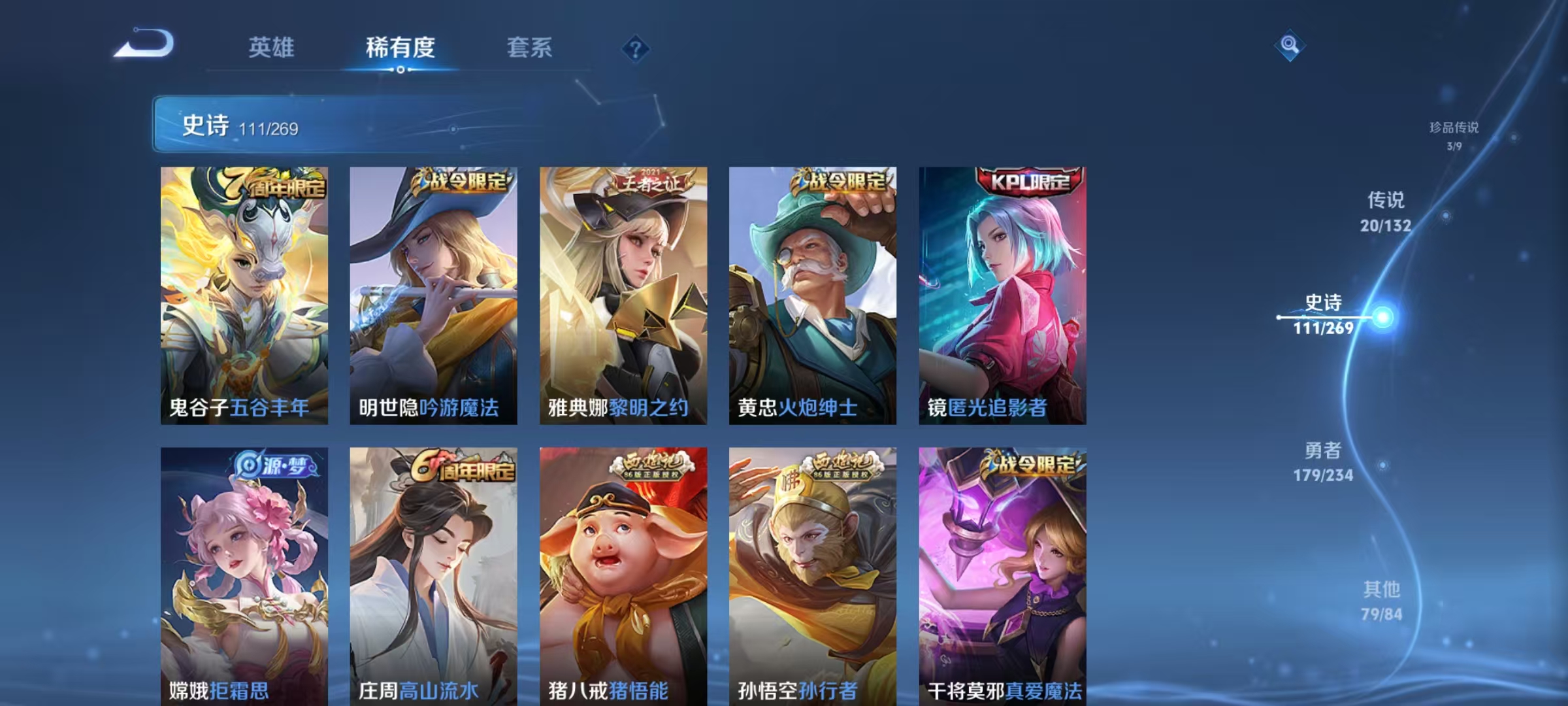Switch to the 套系 tab
This screenshot has width=1568, height=706.
[x=530, y=47]
